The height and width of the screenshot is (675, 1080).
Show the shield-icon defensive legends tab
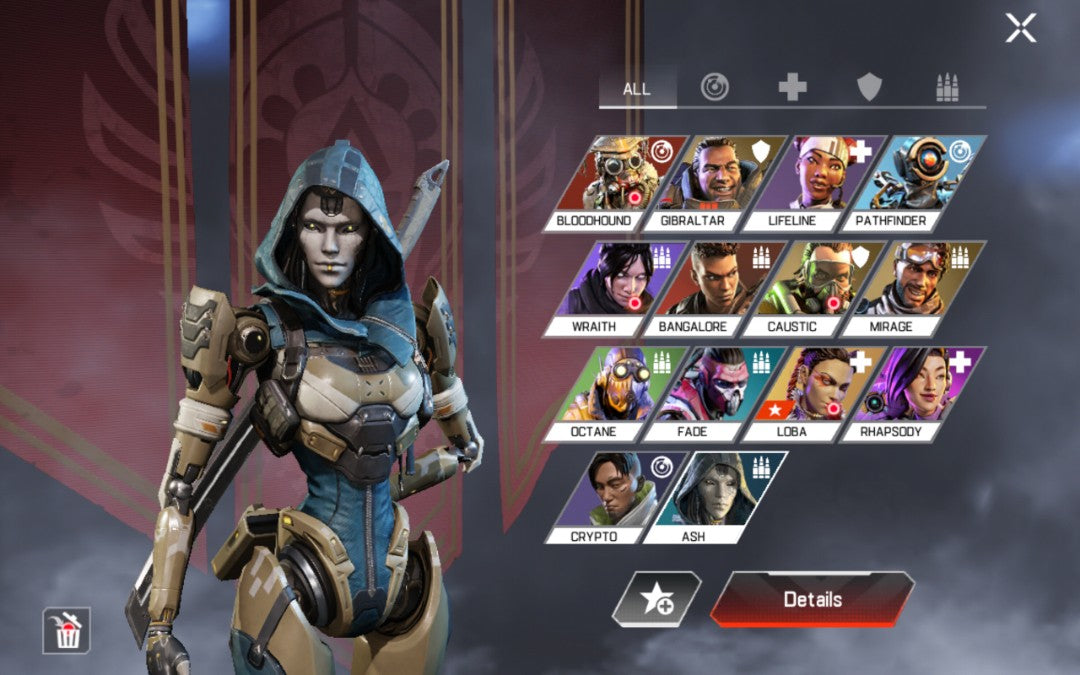869,88
